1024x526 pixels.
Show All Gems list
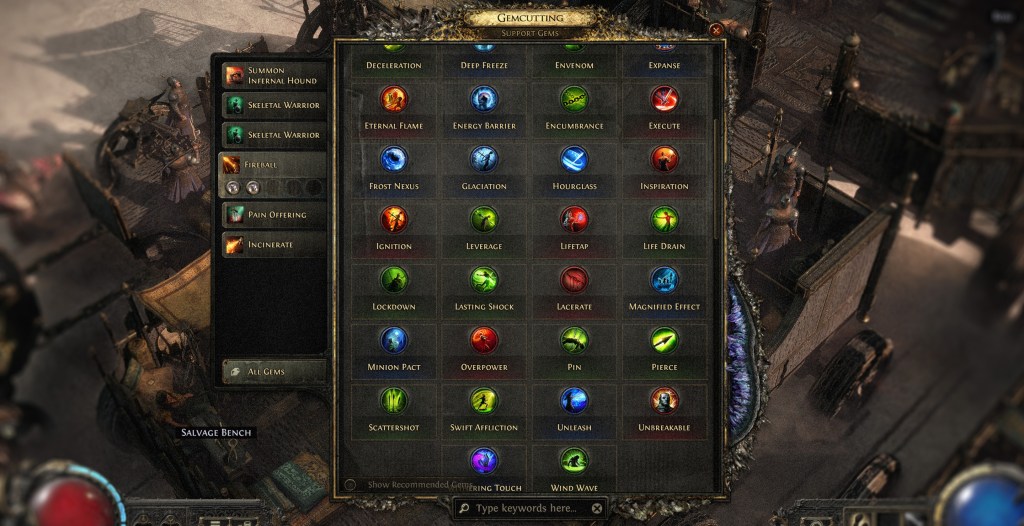pyautogui.click(x=273, y=372)
